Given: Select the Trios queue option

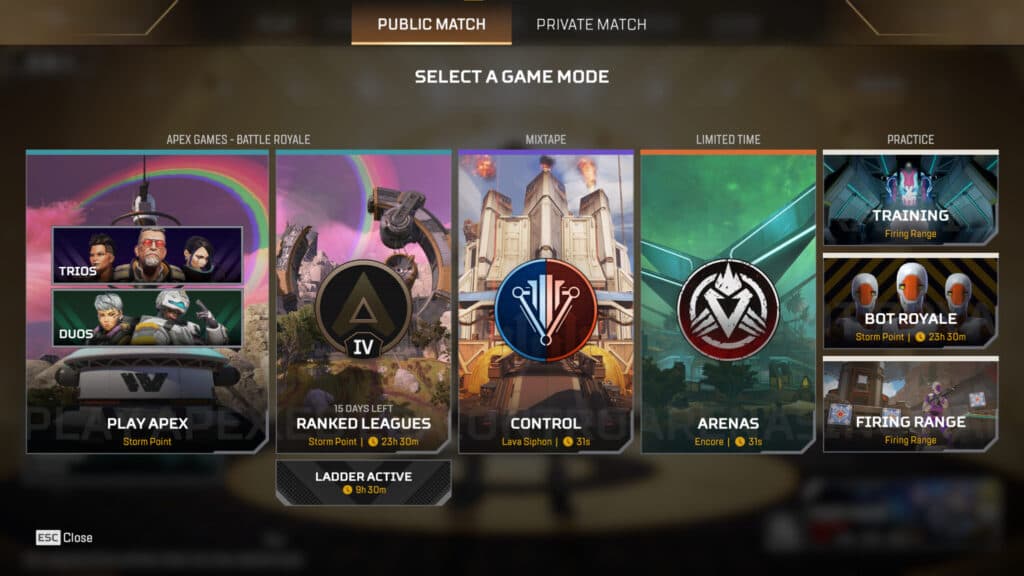Looking at the screenshot, I should pyautogui.click(x=147, y=255).
